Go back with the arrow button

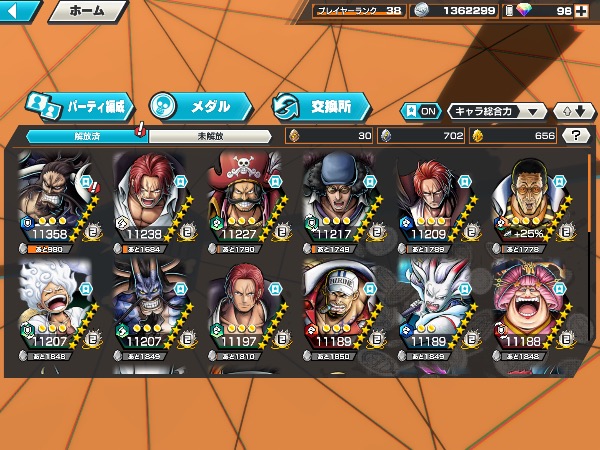point(20,12)
